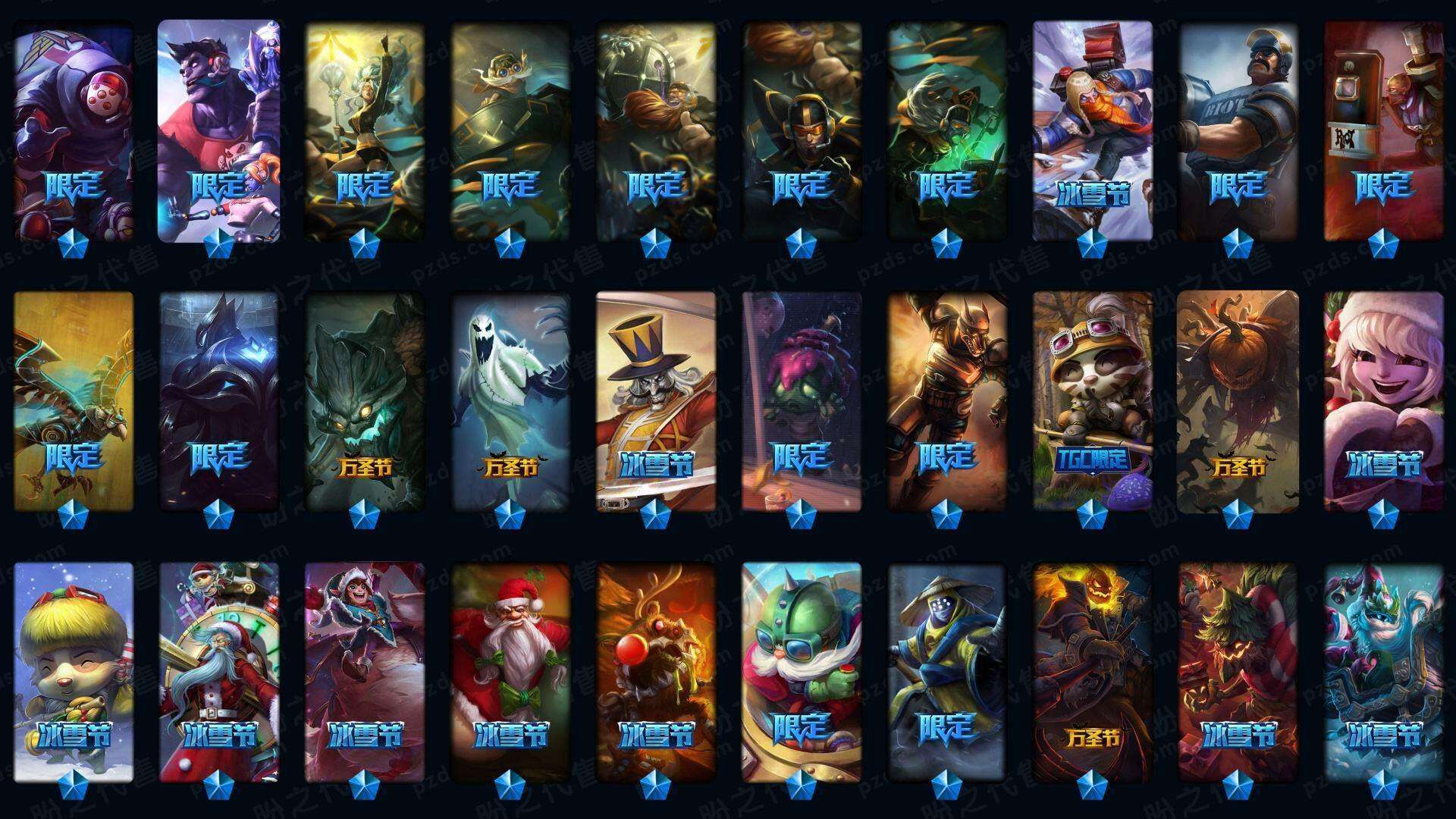Choose the reindeer Kog'Maw red nose card
Screen dimensions: 1456x819
coord(655,671)
